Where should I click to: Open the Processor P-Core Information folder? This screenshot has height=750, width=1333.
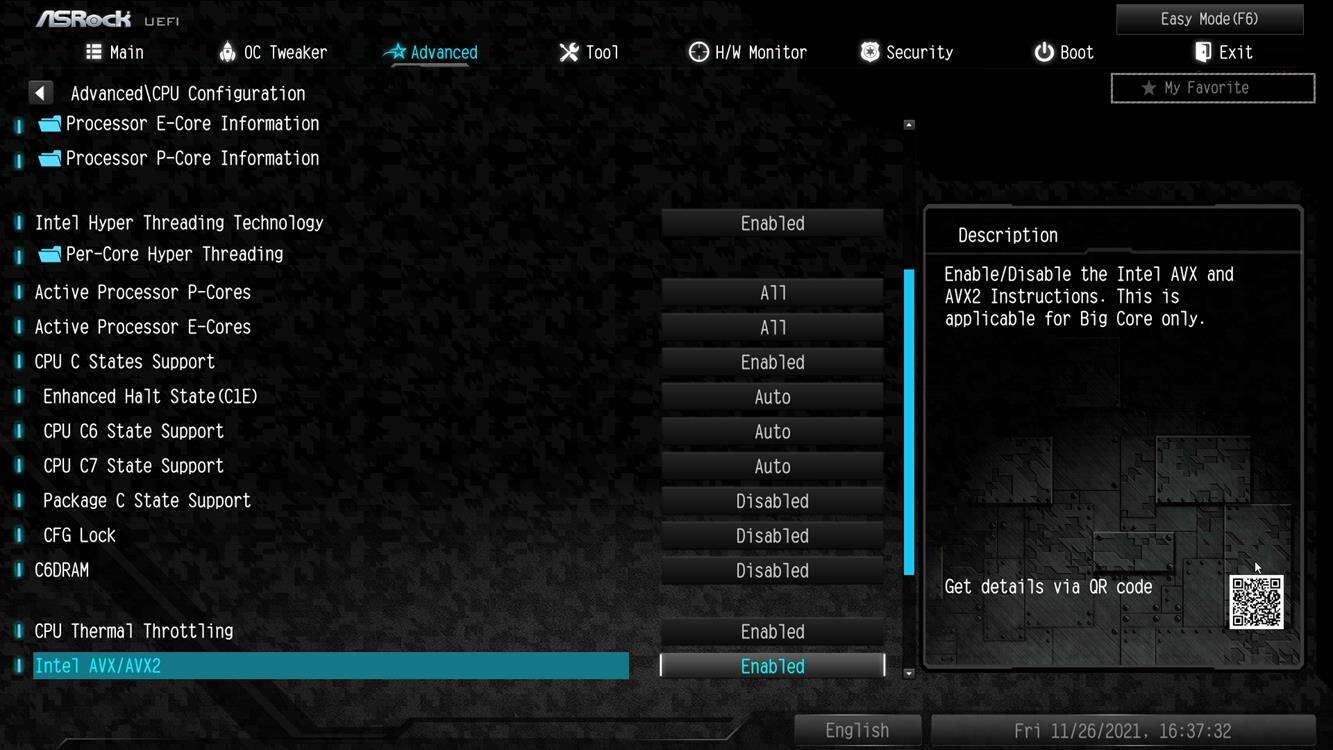[x=192, y=157]
